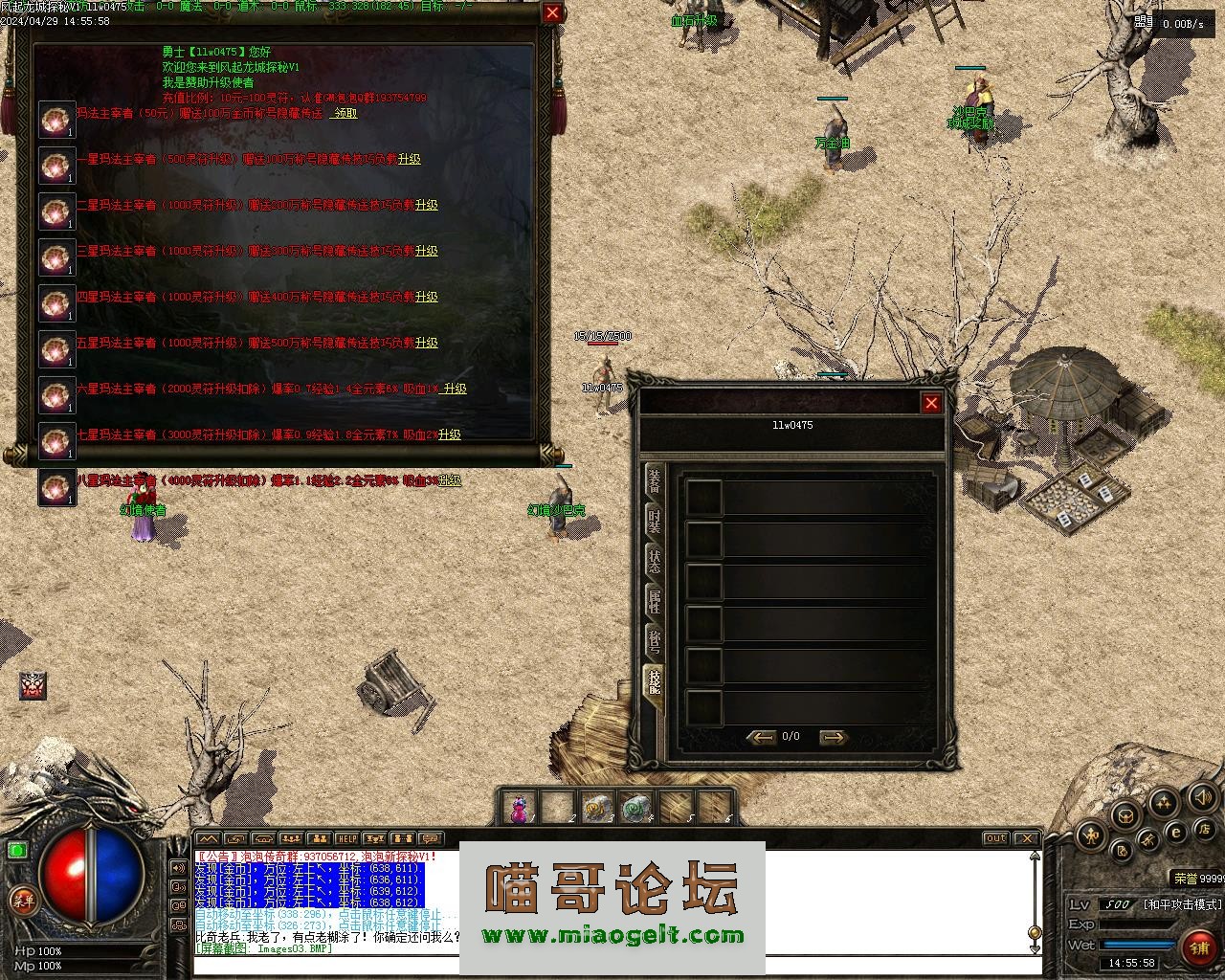Close the character panel for 11w0475
This screenshot has width=1225, height=980.
click(931, 403)
